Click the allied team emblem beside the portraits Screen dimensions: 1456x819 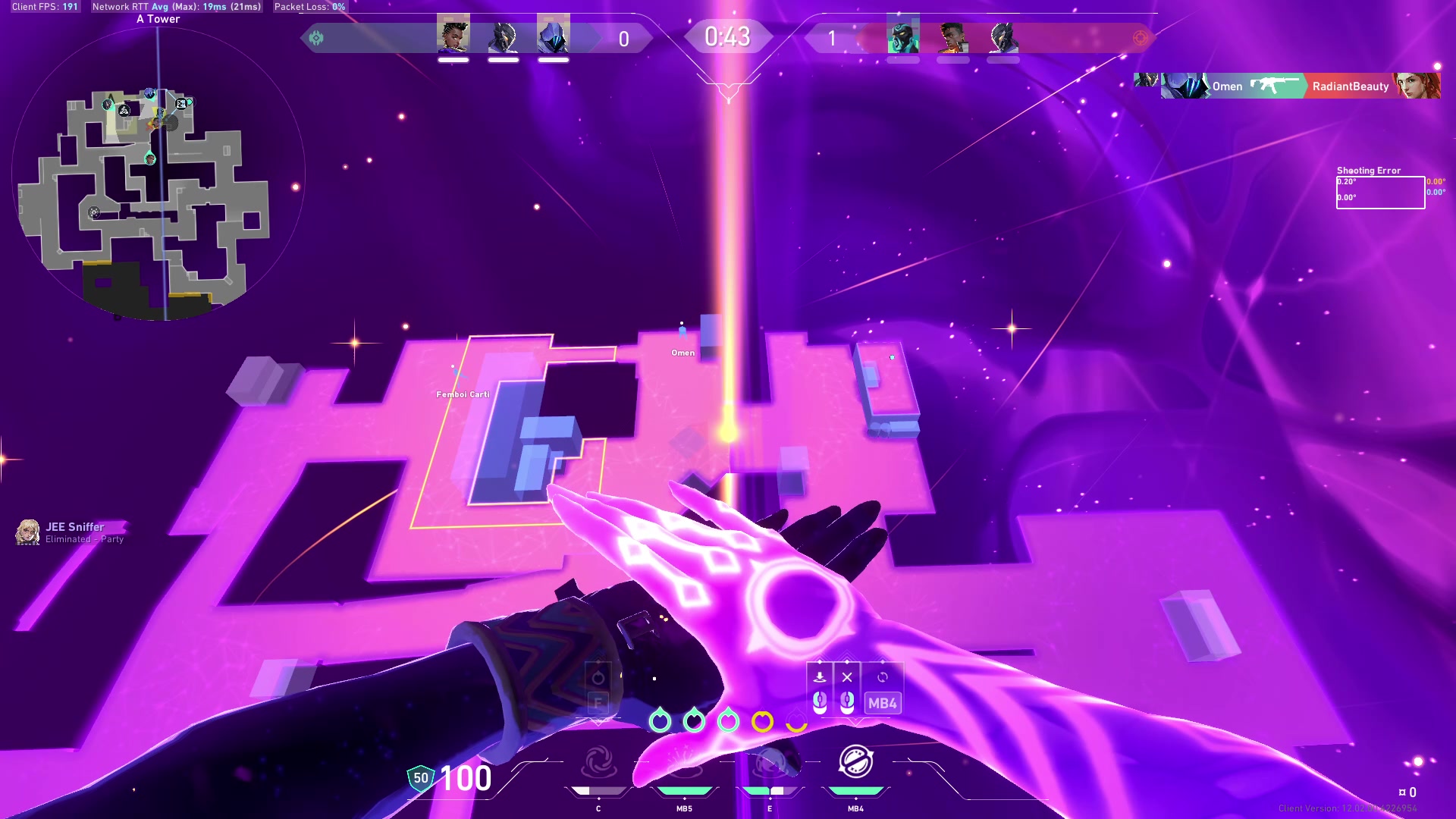pyautogui.click(x=316, y=38)
